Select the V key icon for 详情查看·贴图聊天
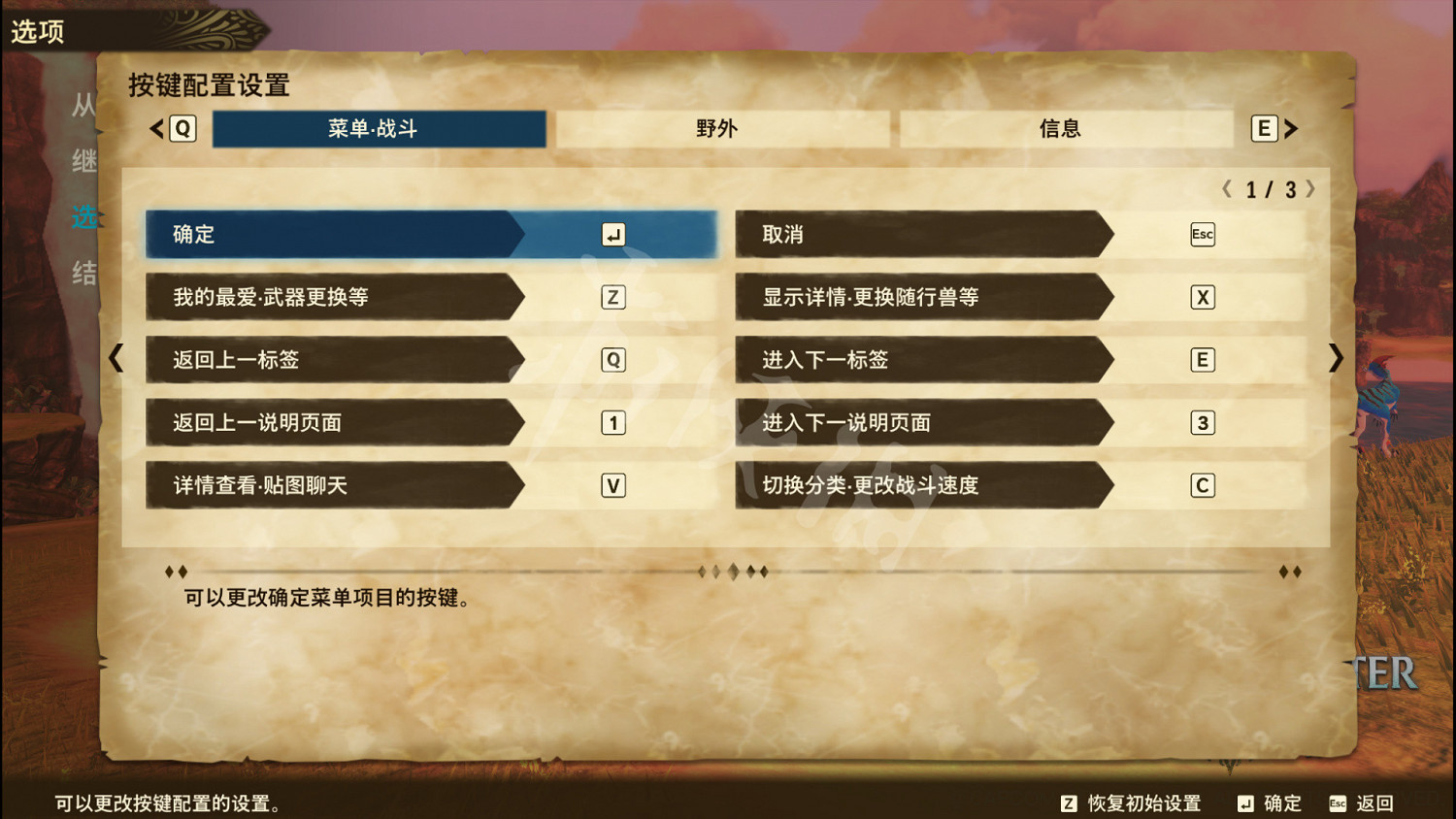Viewport: 1456px width, 819px height. tap(612, 485)
